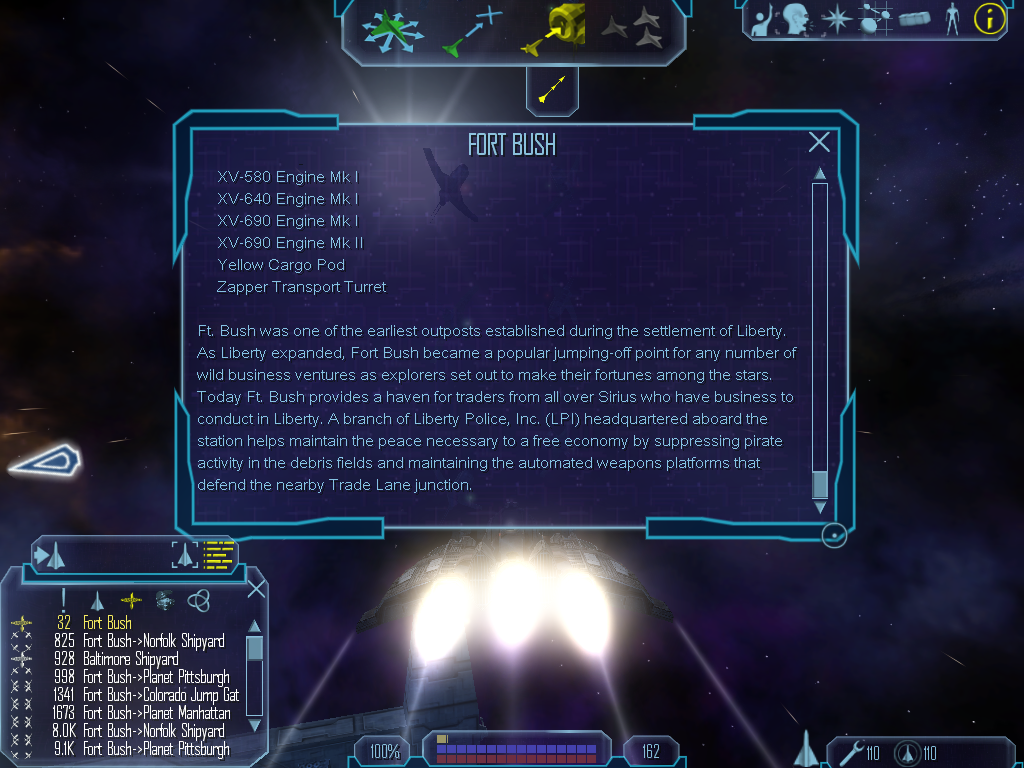Switch contact list to yellow list view

pyautogui.click(x=218, y=555)
